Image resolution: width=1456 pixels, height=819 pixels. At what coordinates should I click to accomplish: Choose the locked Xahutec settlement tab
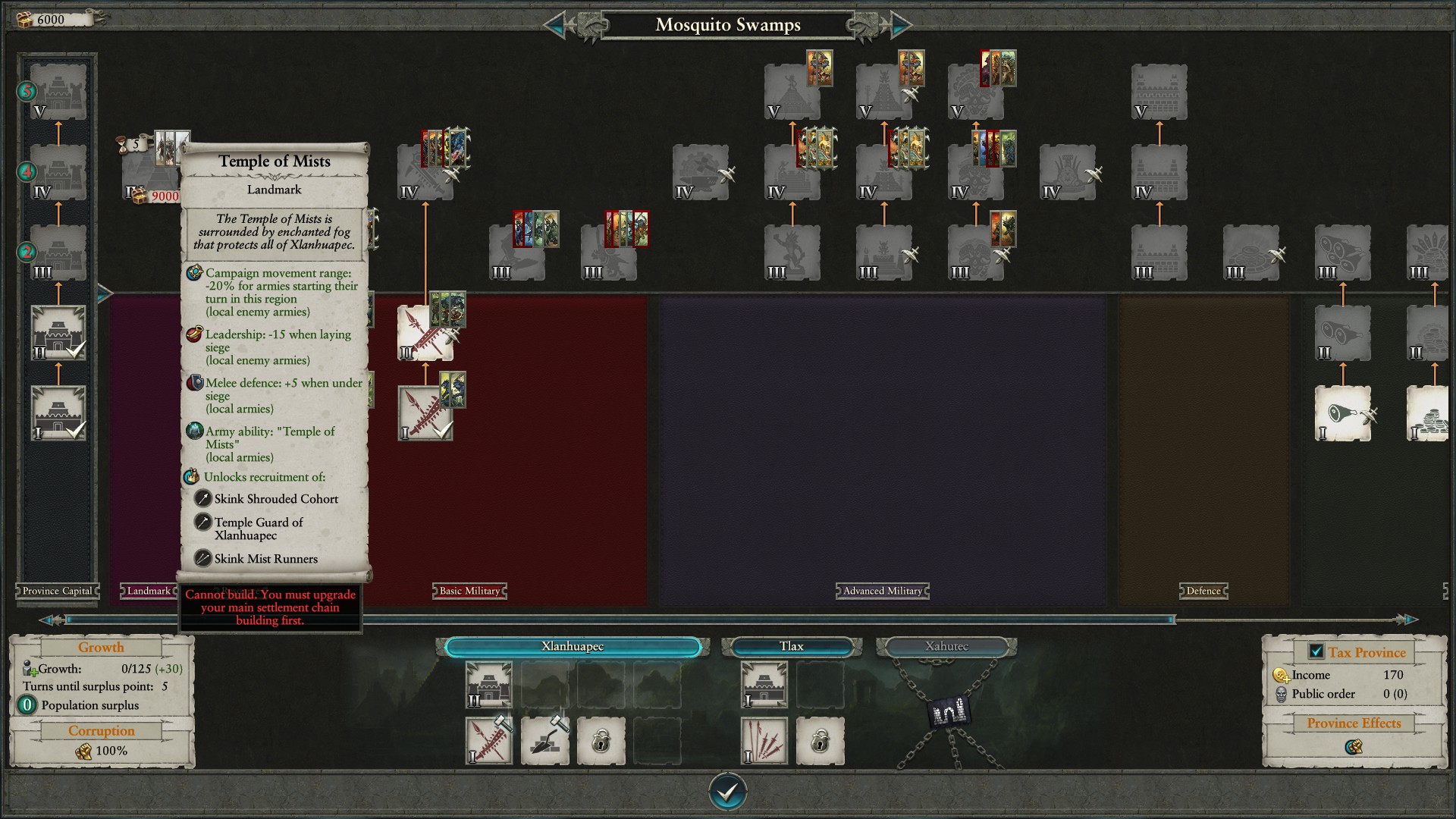(x=946, y=647)
